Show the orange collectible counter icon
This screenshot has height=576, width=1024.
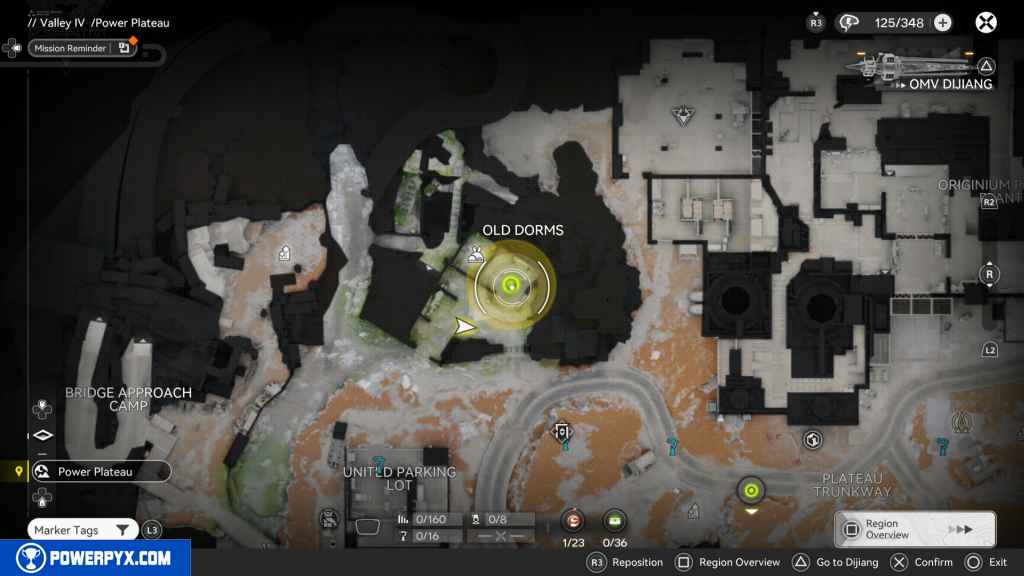coord(573,519)
